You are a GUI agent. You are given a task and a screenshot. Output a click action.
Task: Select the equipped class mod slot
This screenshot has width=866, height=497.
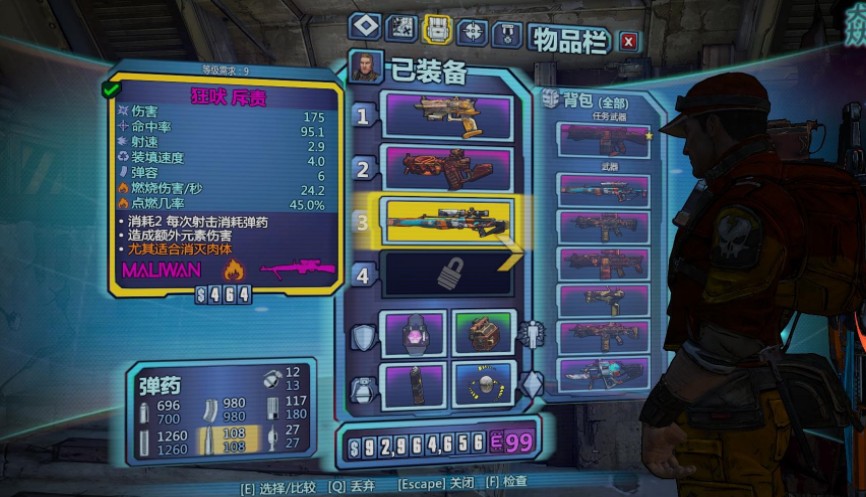[x=483, y=333]
